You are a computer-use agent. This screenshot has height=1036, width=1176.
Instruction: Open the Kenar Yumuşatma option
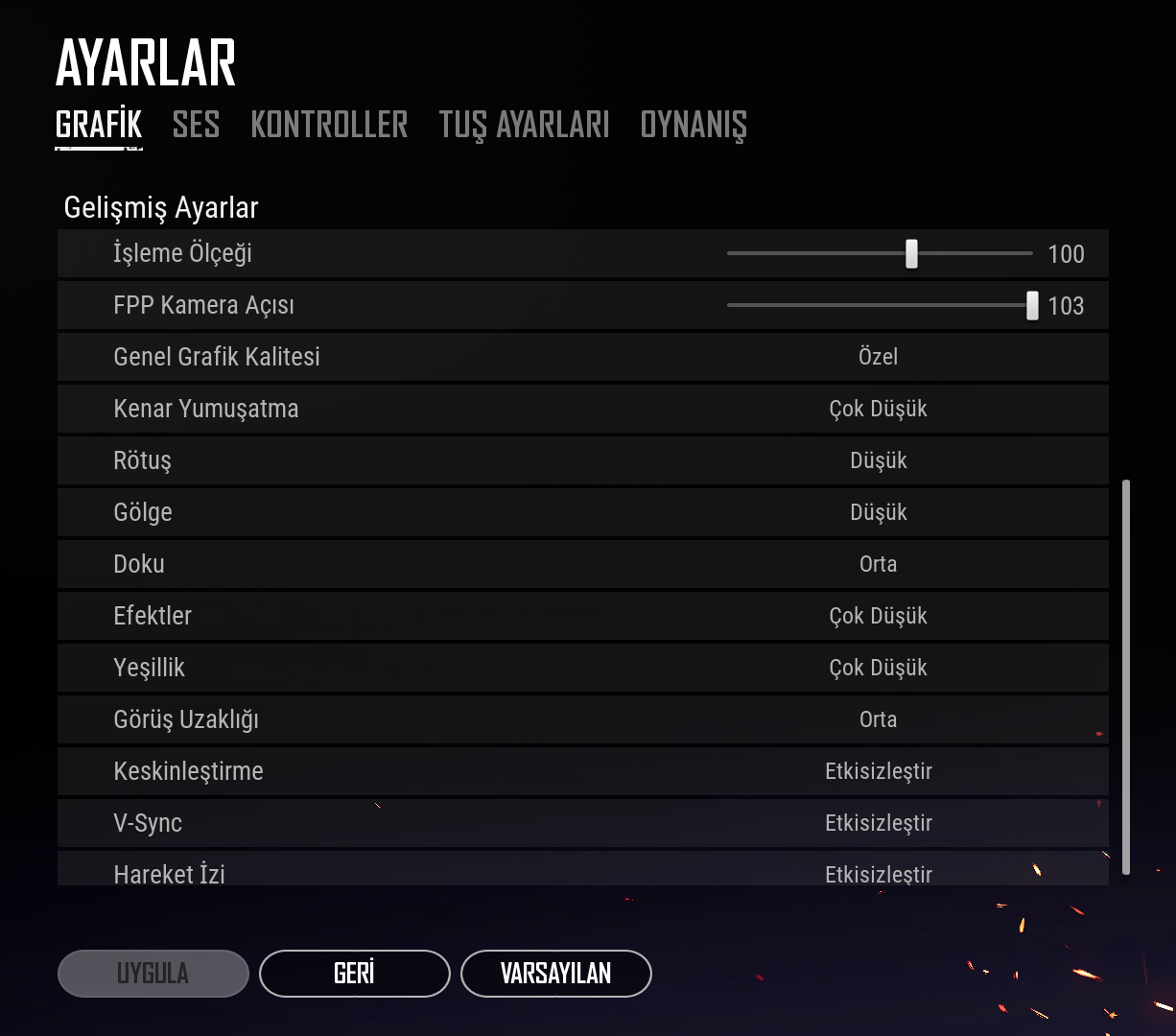pos(878,409)
